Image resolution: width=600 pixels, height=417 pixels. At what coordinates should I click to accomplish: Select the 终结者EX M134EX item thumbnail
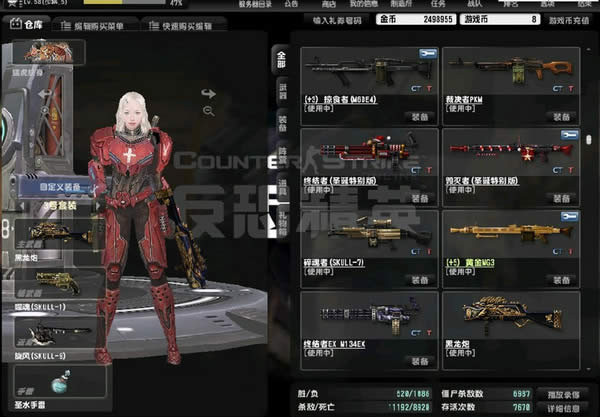point(368,316)
